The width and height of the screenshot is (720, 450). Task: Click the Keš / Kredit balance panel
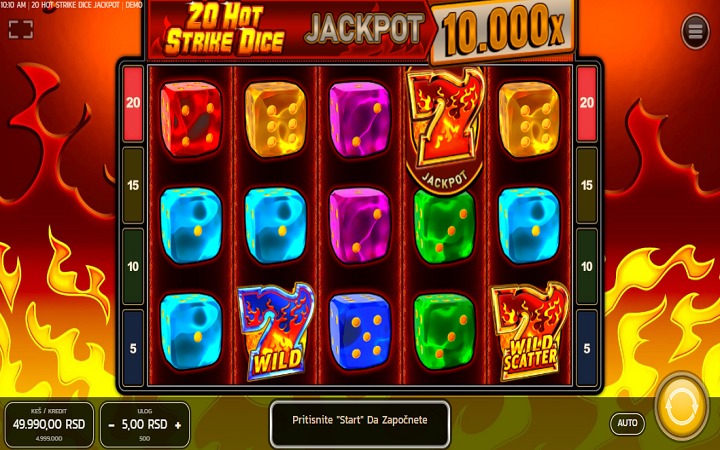[48, 424]
